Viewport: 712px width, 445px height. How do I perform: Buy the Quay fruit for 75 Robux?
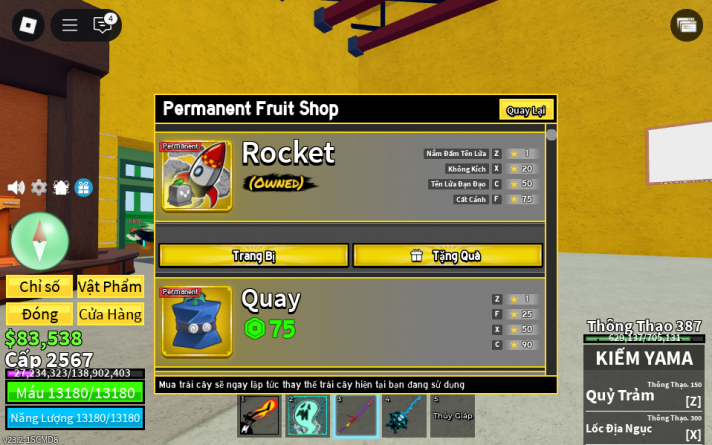point(270,329)
